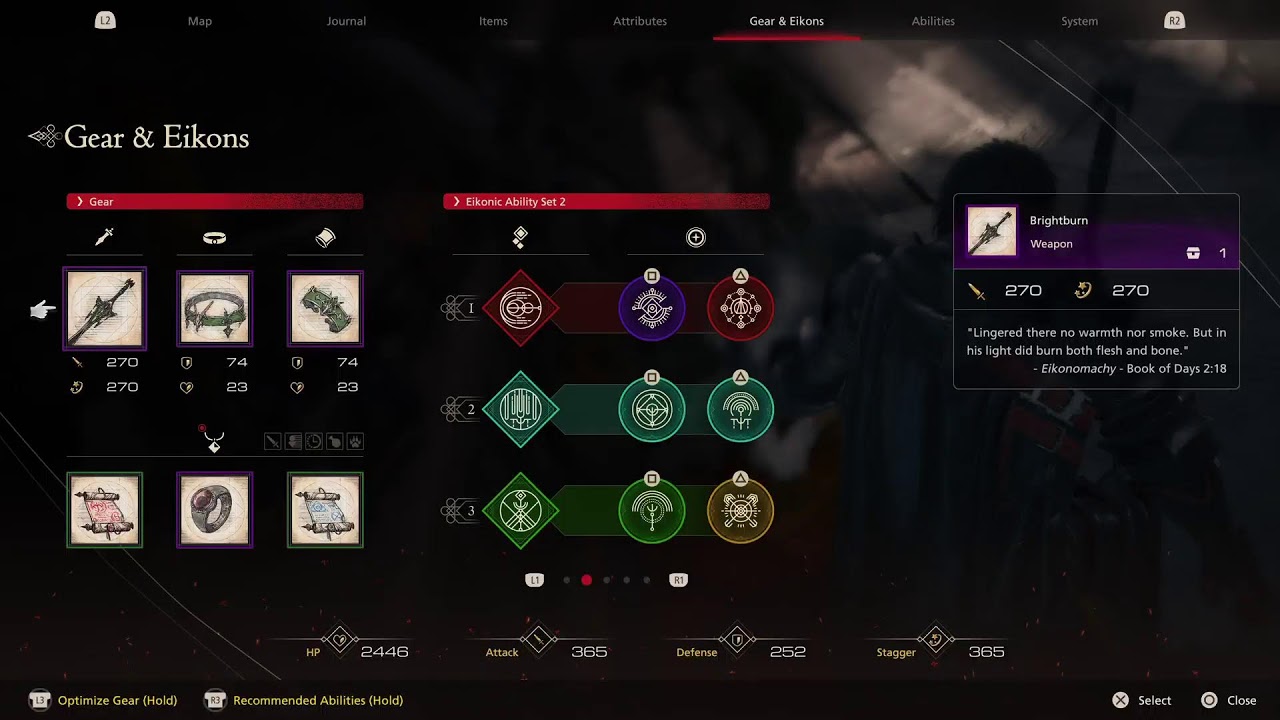Image resolution: width=1280 pixels, height=720 pixels.
Task: Click the Gear section header
Action: pyautogui.click(x=214, y=202)
